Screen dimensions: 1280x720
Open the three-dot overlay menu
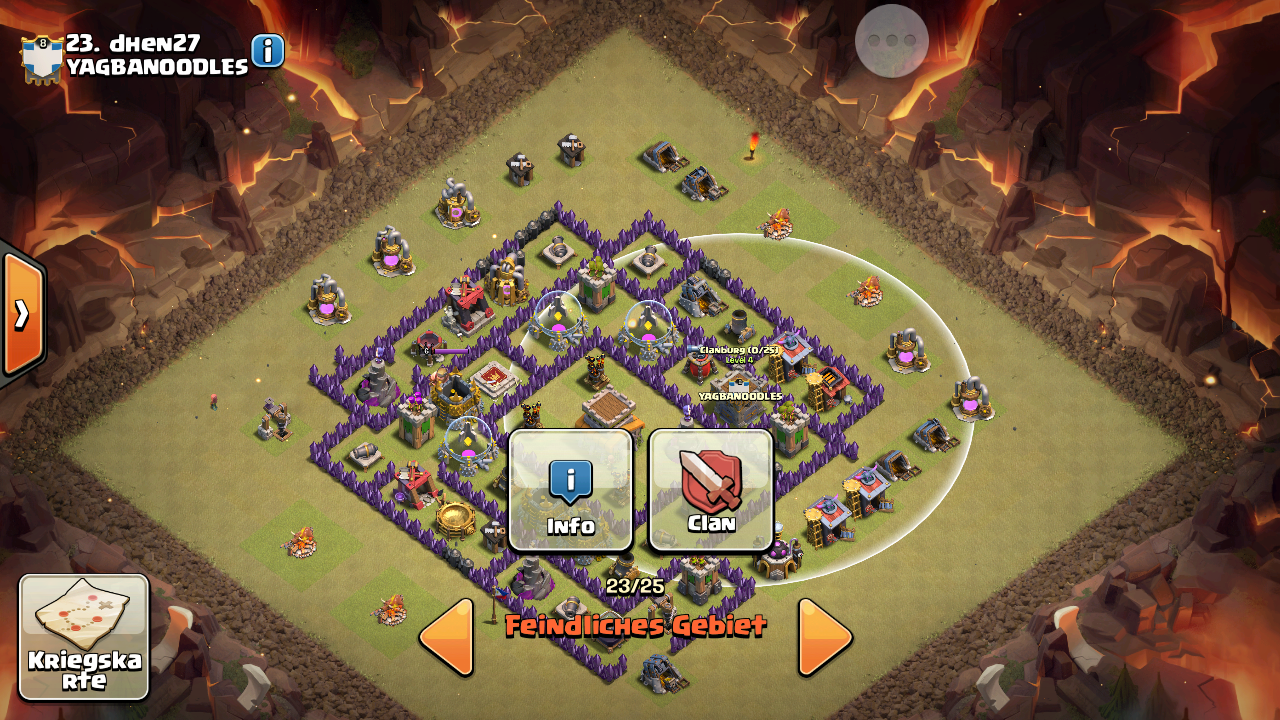[892, 41]
